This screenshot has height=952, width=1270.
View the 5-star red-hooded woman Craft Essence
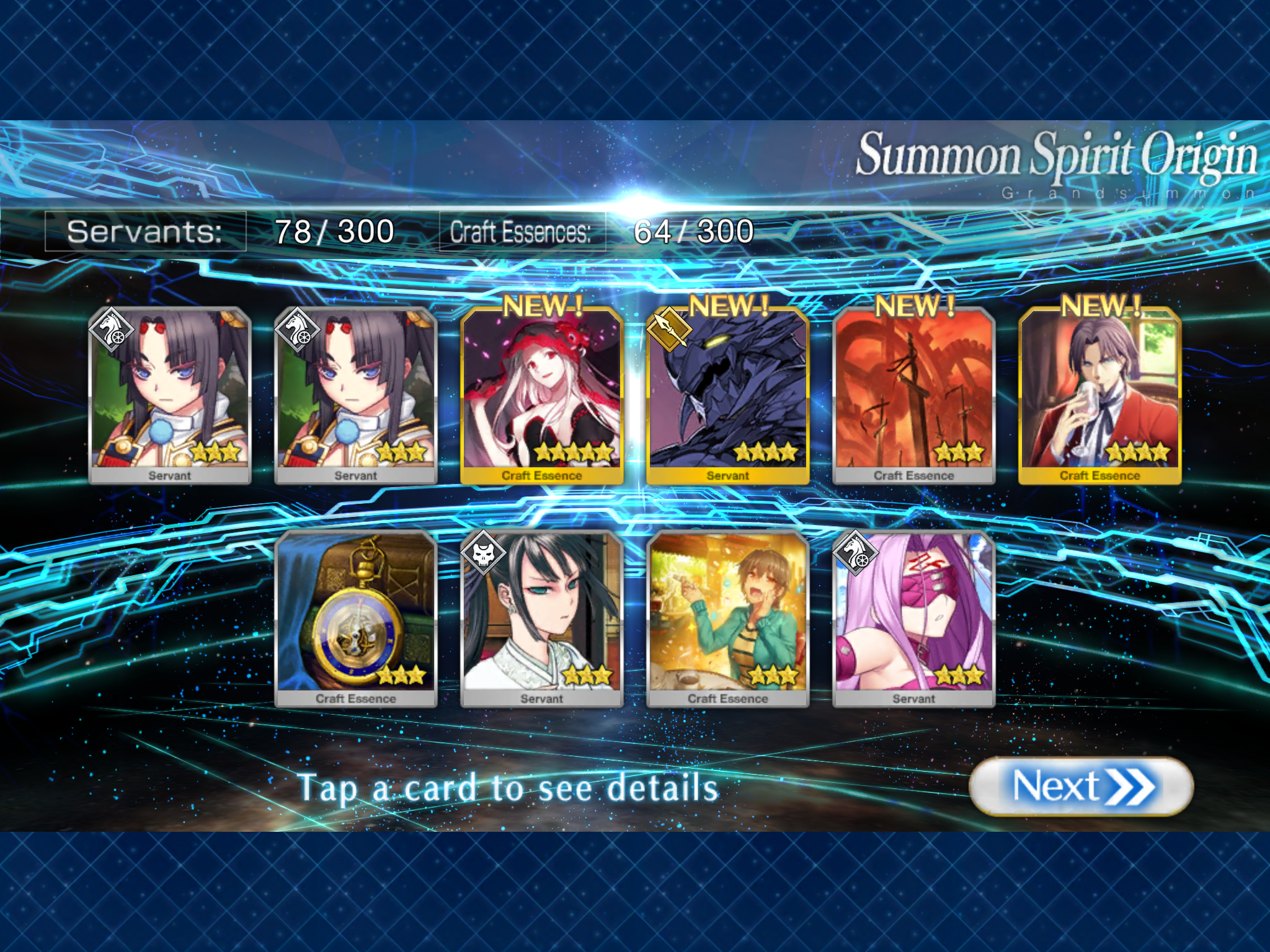pos(541,395)
